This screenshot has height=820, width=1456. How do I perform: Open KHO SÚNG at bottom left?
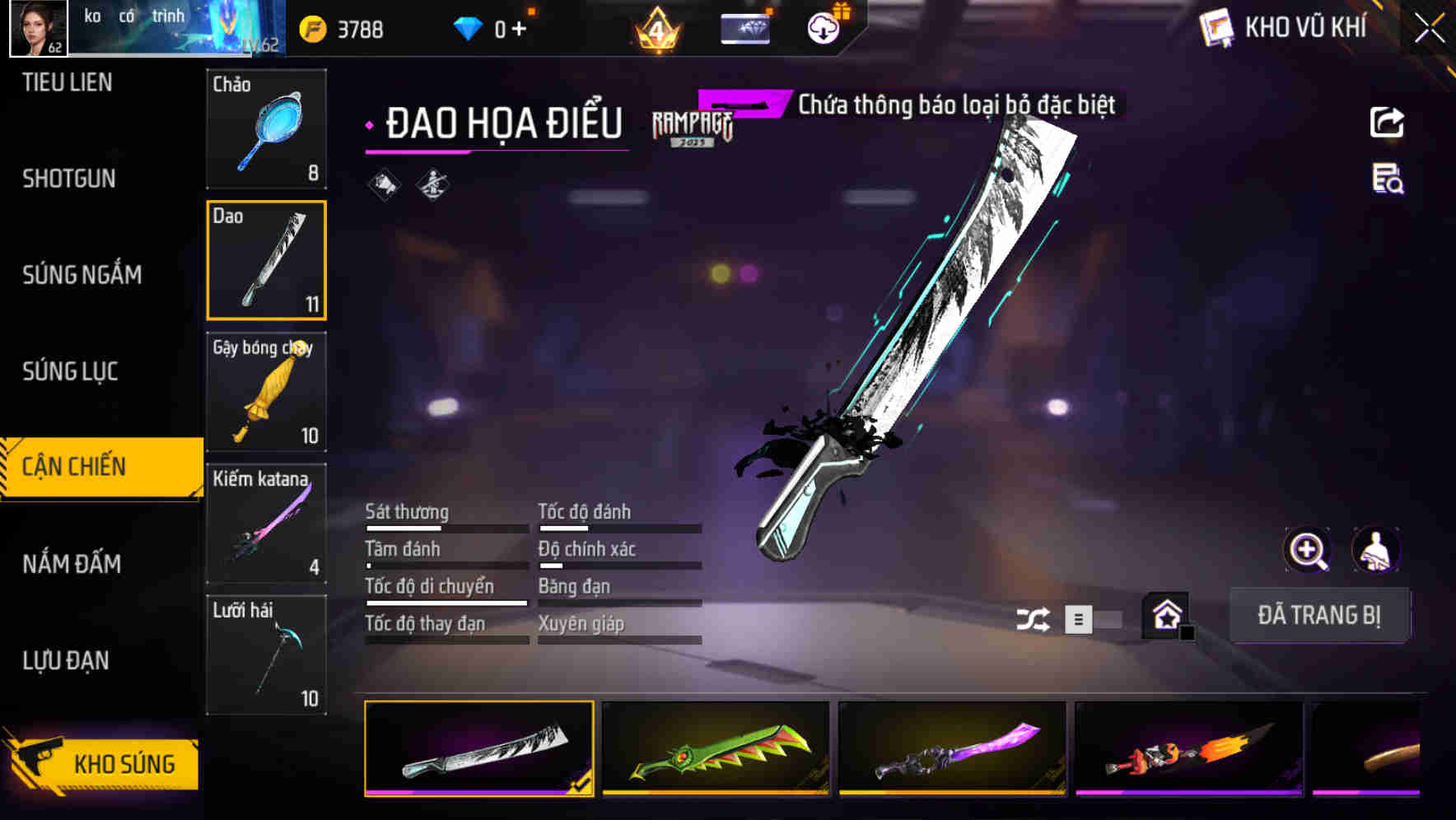[x=119, y=763]
